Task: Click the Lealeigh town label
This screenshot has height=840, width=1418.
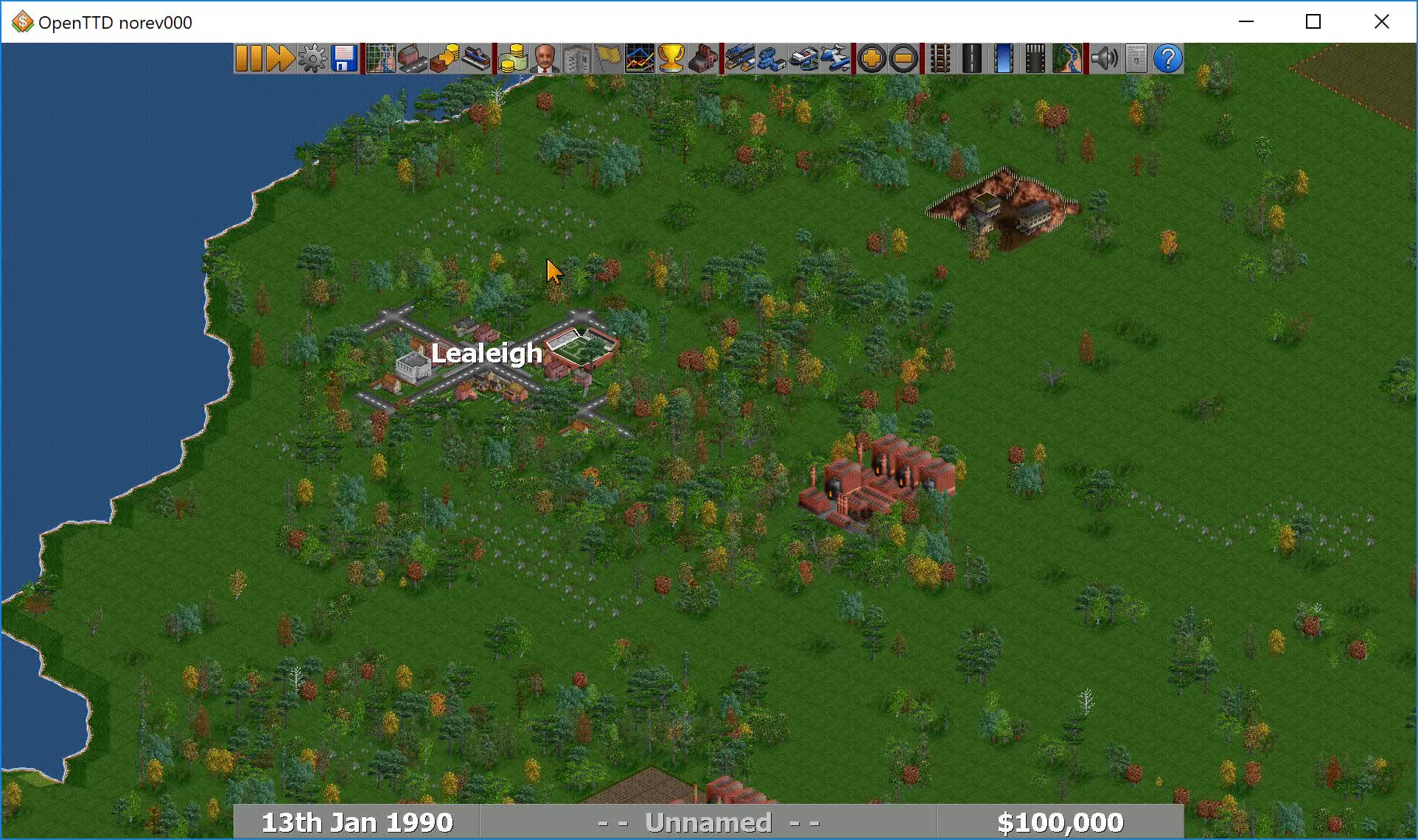Action: (x=486, y=353)
